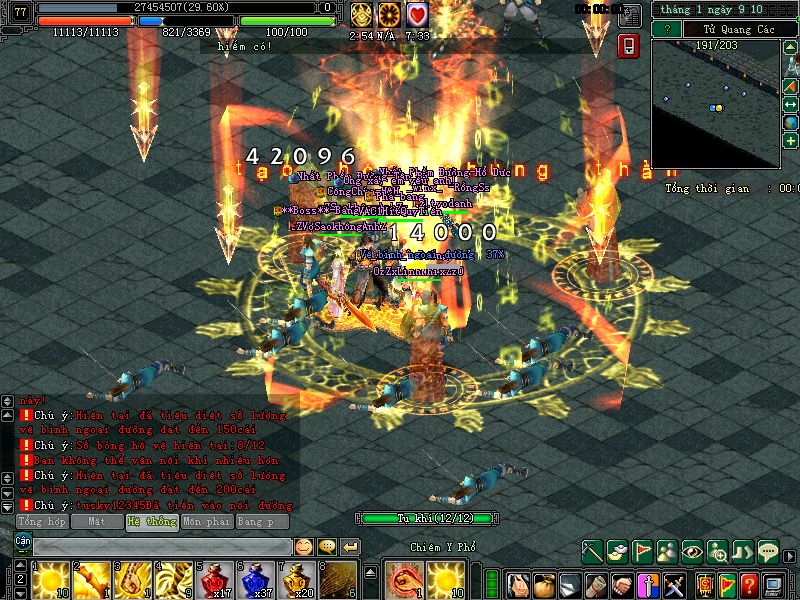Use the red potion in slot 5

pyautogui.click(x=216, y=577)
